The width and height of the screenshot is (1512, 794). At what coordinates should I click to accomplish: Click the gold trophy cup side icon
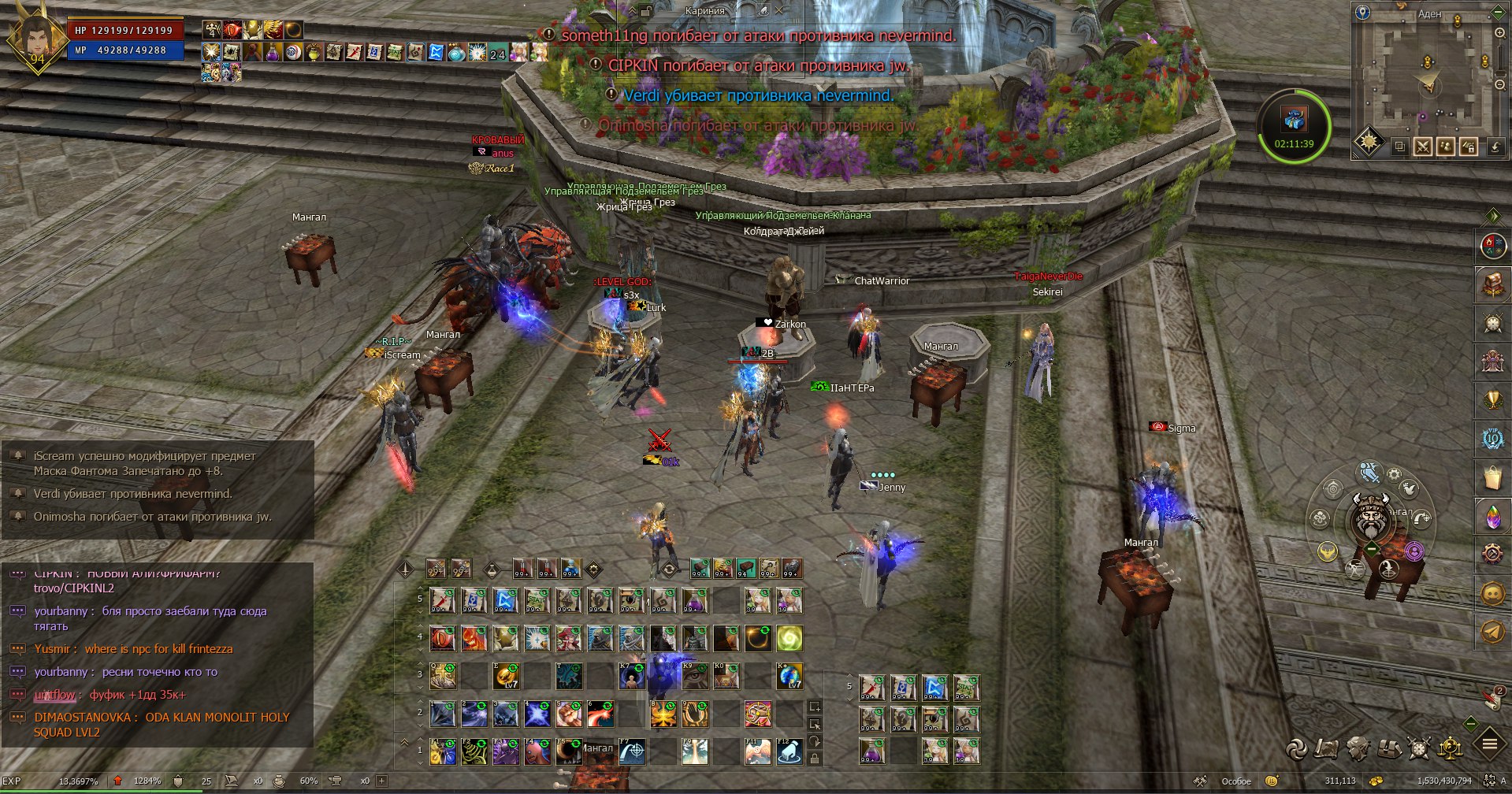click(x=1492, y=400)
